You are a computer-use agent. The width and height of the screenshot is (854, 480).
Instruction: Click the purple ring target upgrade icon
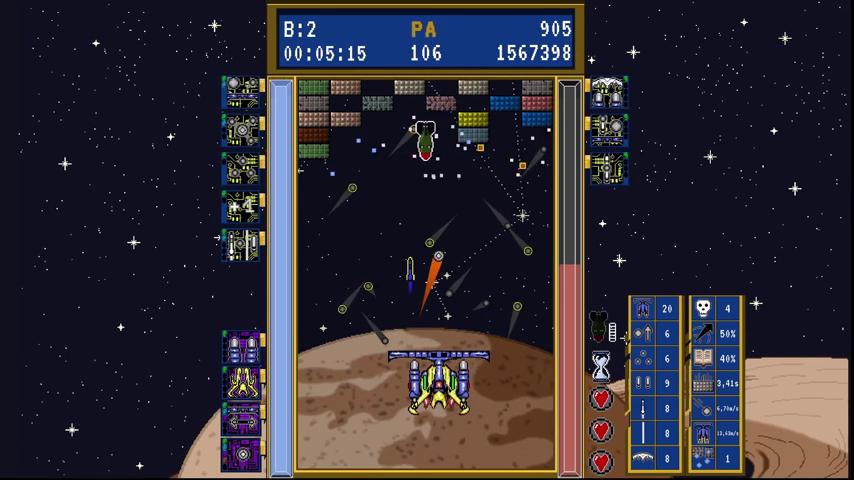click(241, 454)
